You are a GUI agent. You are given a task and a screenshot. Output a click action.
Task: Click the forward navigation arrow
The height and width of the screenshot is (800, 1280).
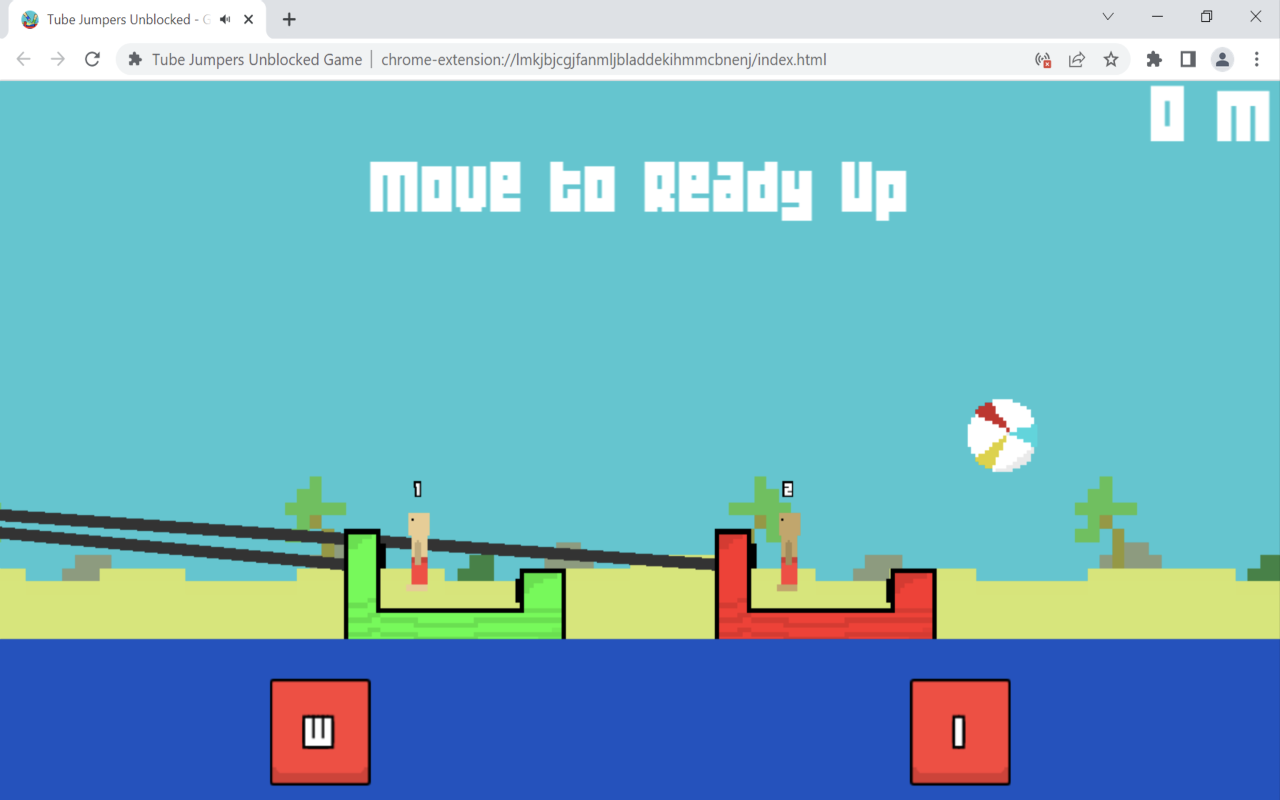(57, 59)
